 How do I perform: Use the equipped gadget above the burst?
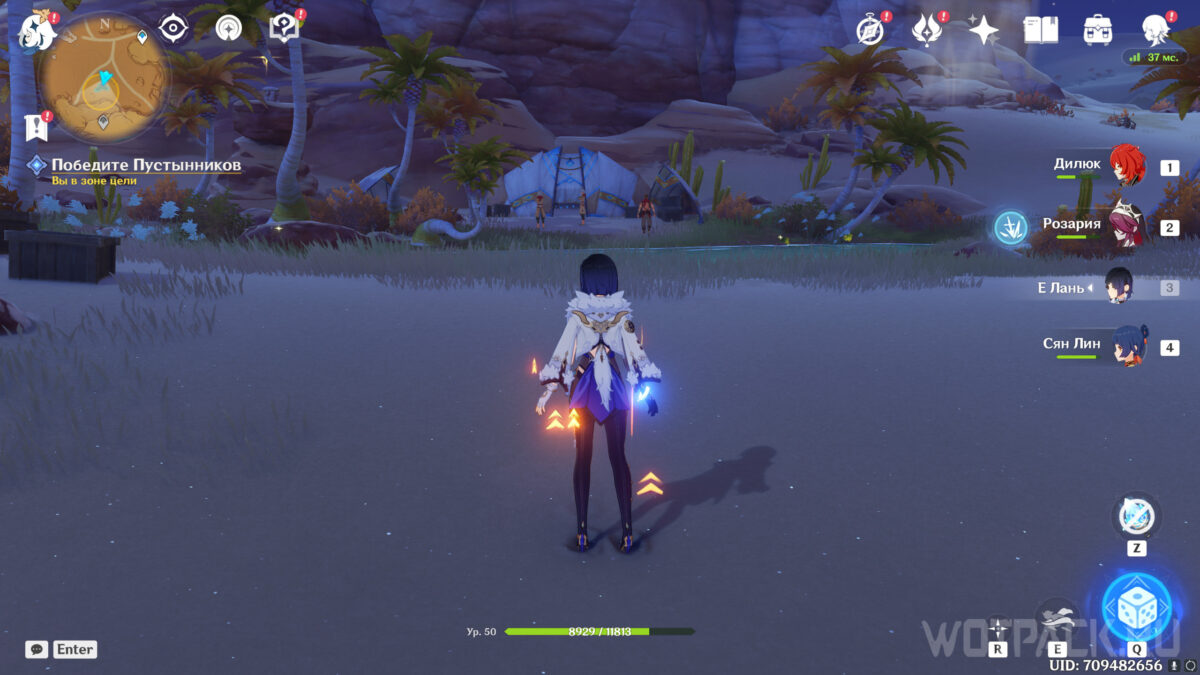[1136, 517]
